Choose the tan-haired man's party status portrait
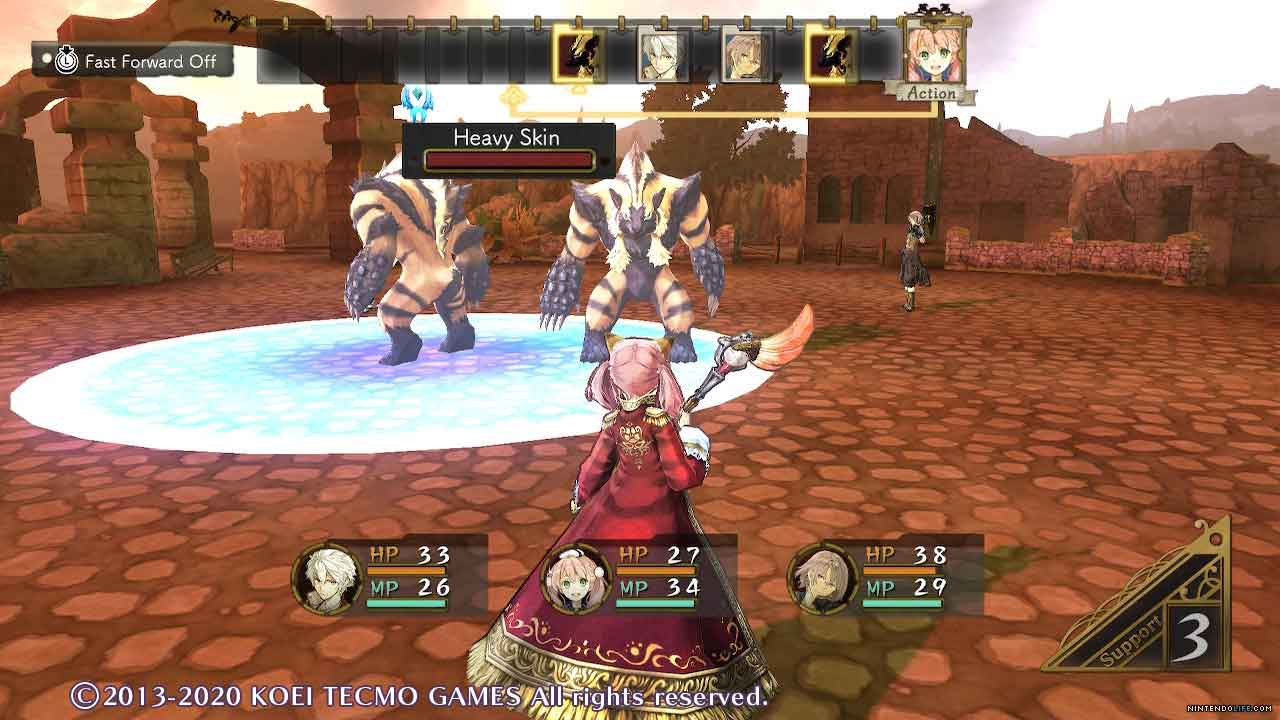 point(823,578)
